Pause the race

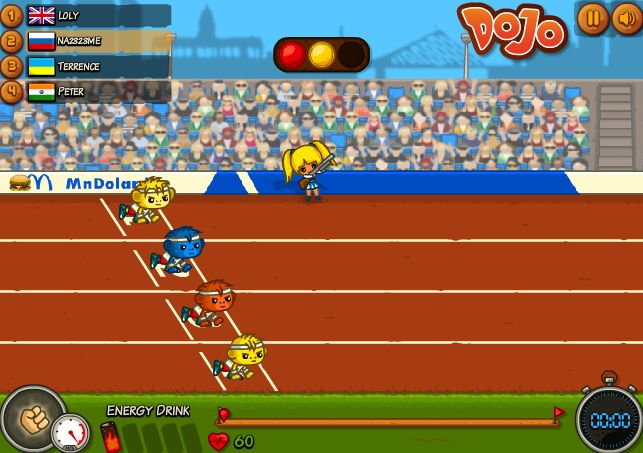pyautogui.click(x=591, y=18)
